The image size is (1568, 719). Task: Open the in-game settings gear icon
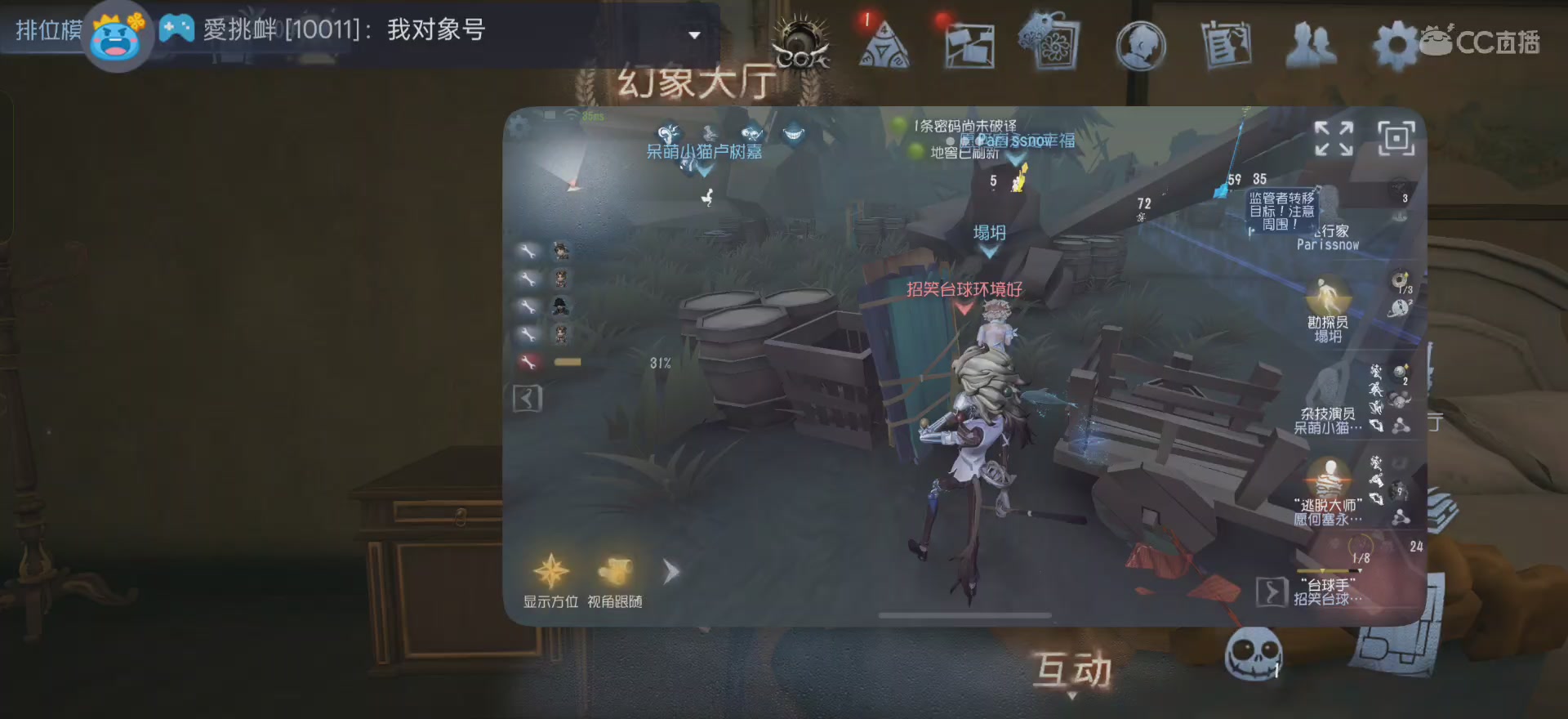coord(1396,45)
